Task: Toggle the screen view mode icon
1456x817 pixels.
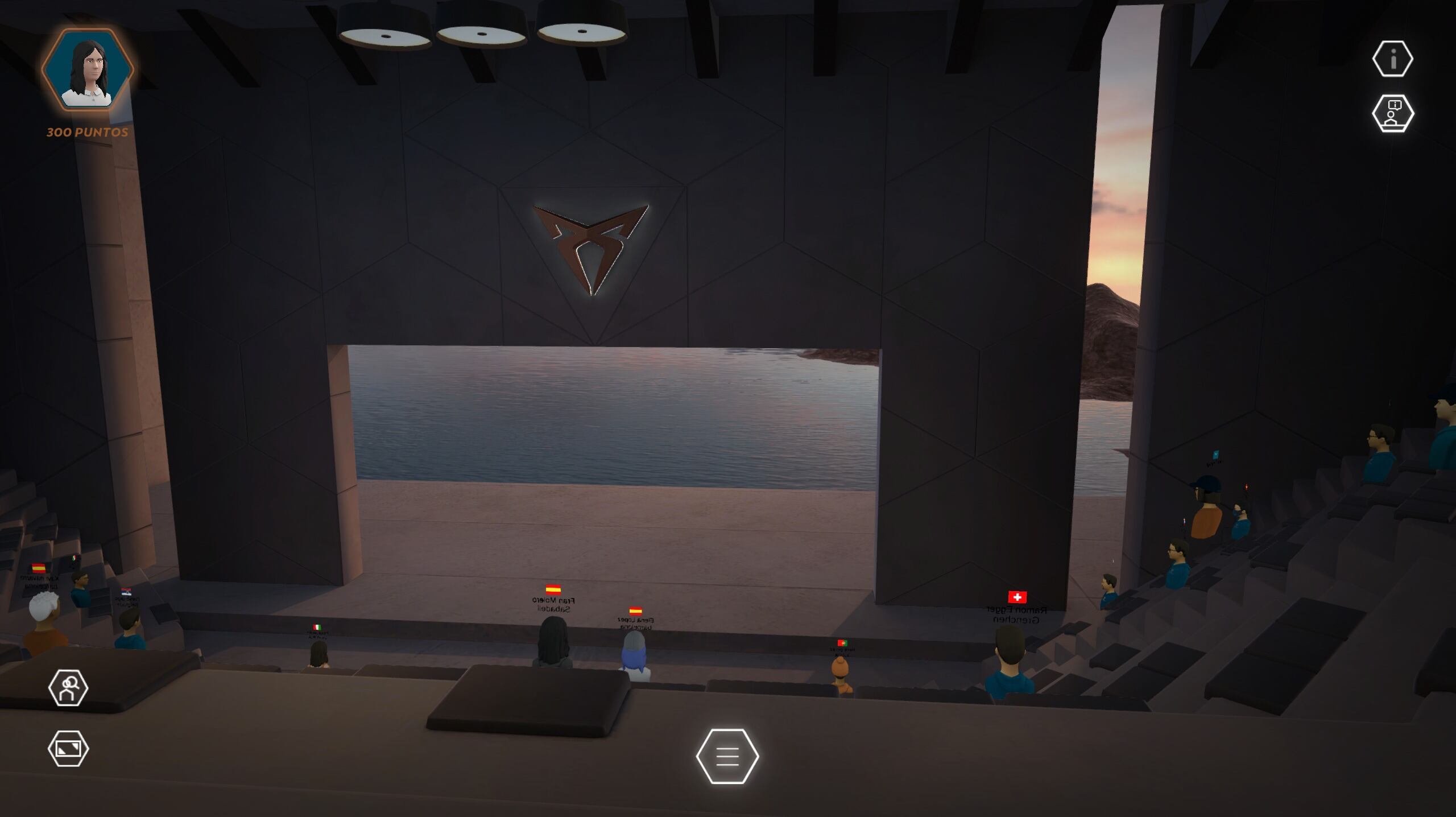Action: click(68, 749)
